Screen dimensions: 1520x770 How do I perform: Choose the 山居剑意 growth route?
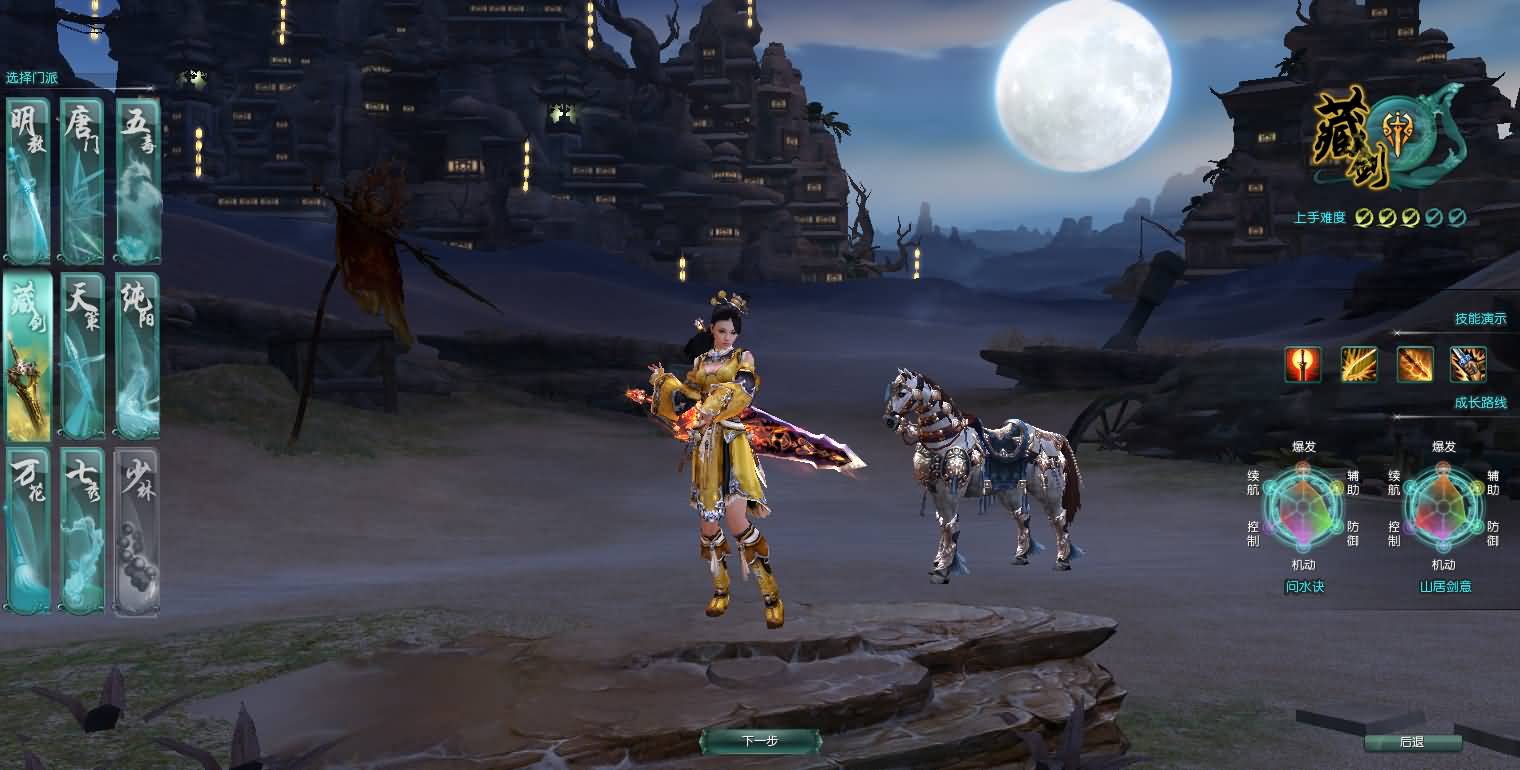coord(1445,587)
